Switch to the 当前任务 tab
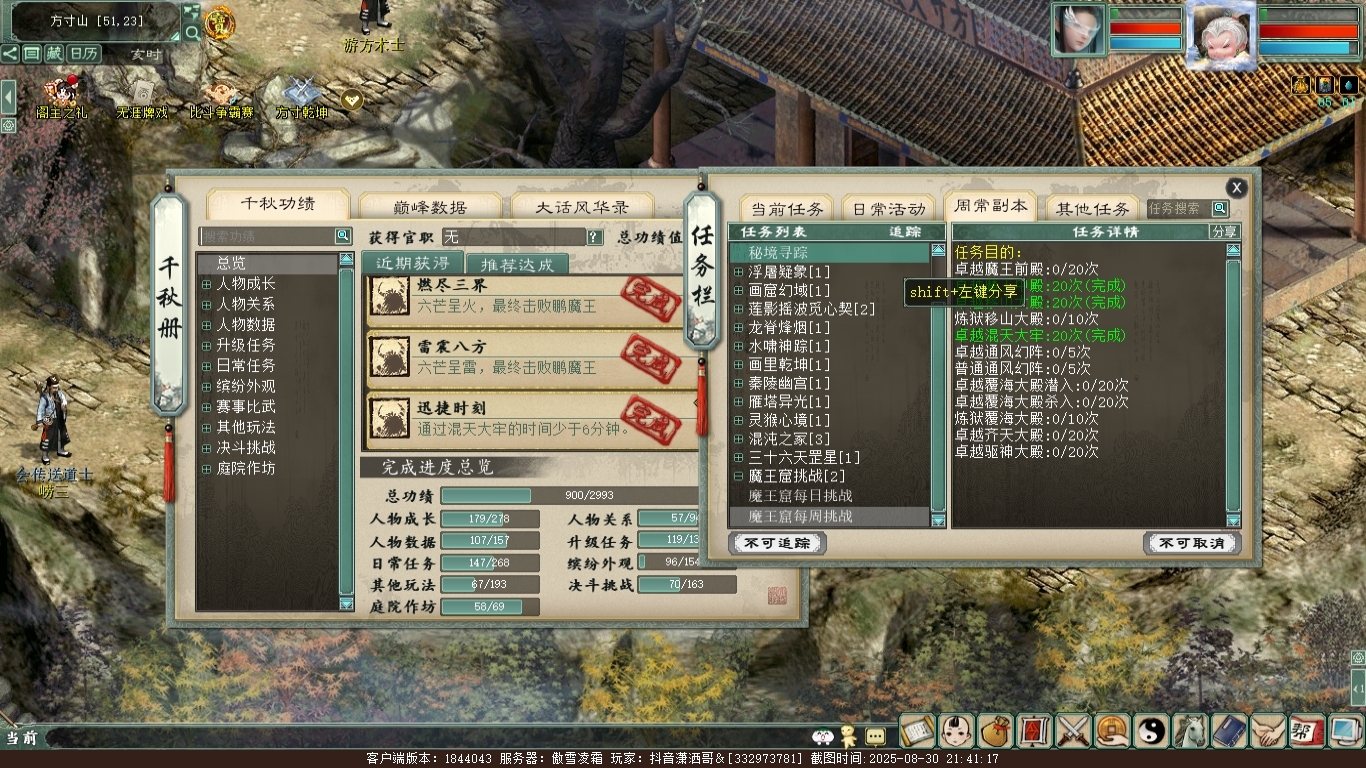This screenshot has height=768, width=1366. pos(787,208)
